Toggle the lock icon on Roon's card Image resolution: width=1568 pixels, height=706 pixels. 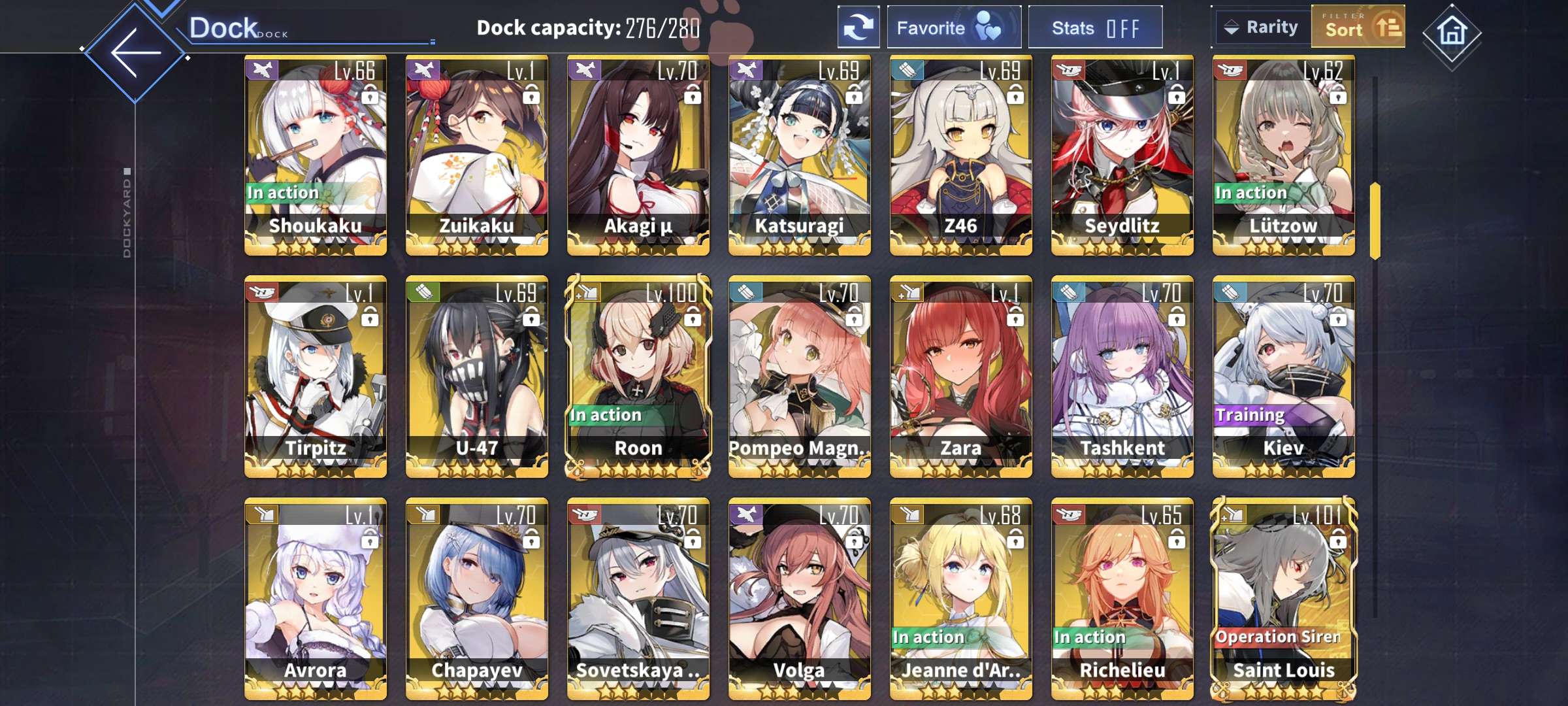(x=694, y=316)
